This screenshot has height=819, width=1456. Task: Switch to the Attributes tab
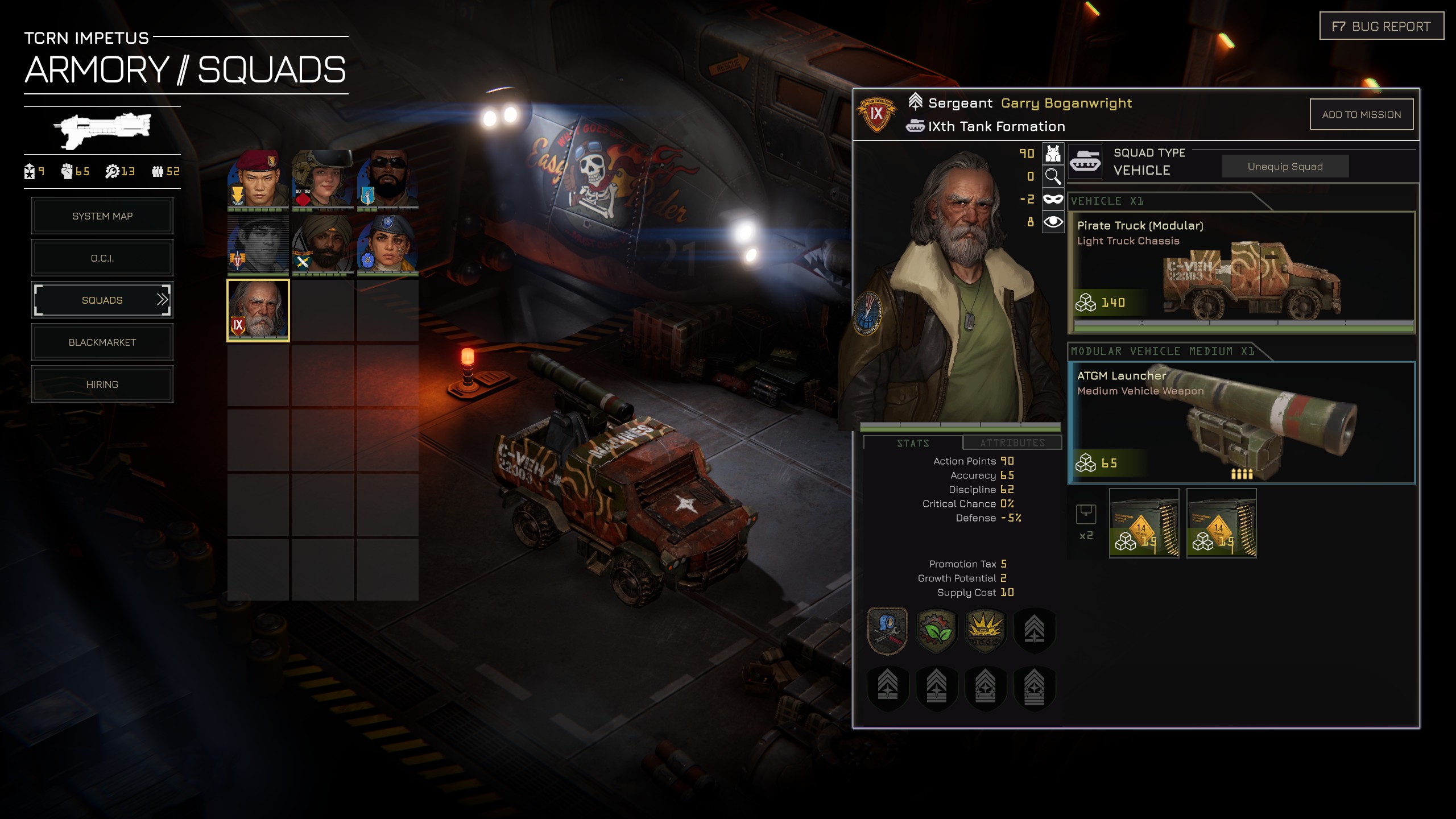click(x=1012, y=442)
